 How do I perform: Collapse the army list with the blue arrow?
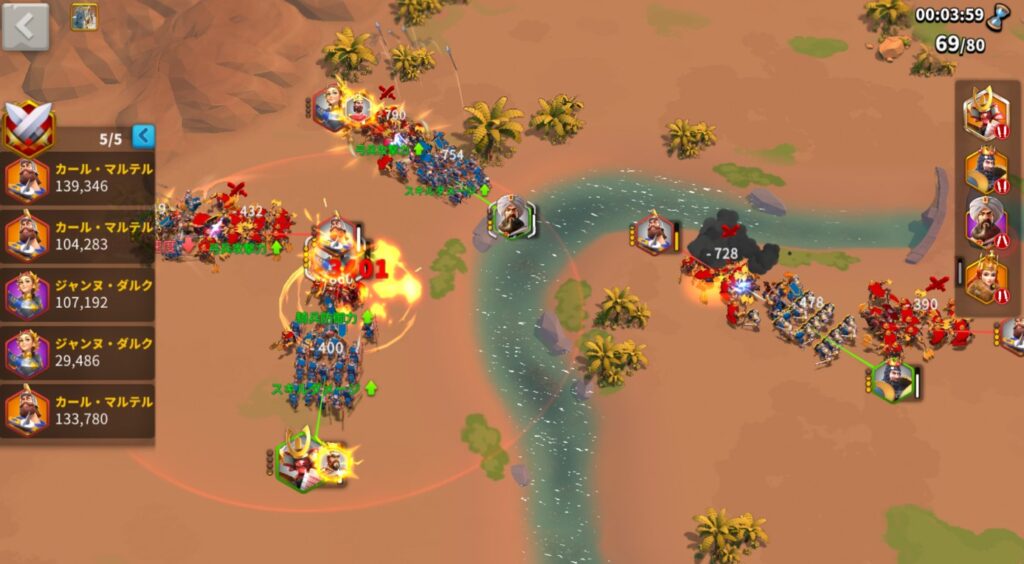pyautogui.click(x=144, y=135)
